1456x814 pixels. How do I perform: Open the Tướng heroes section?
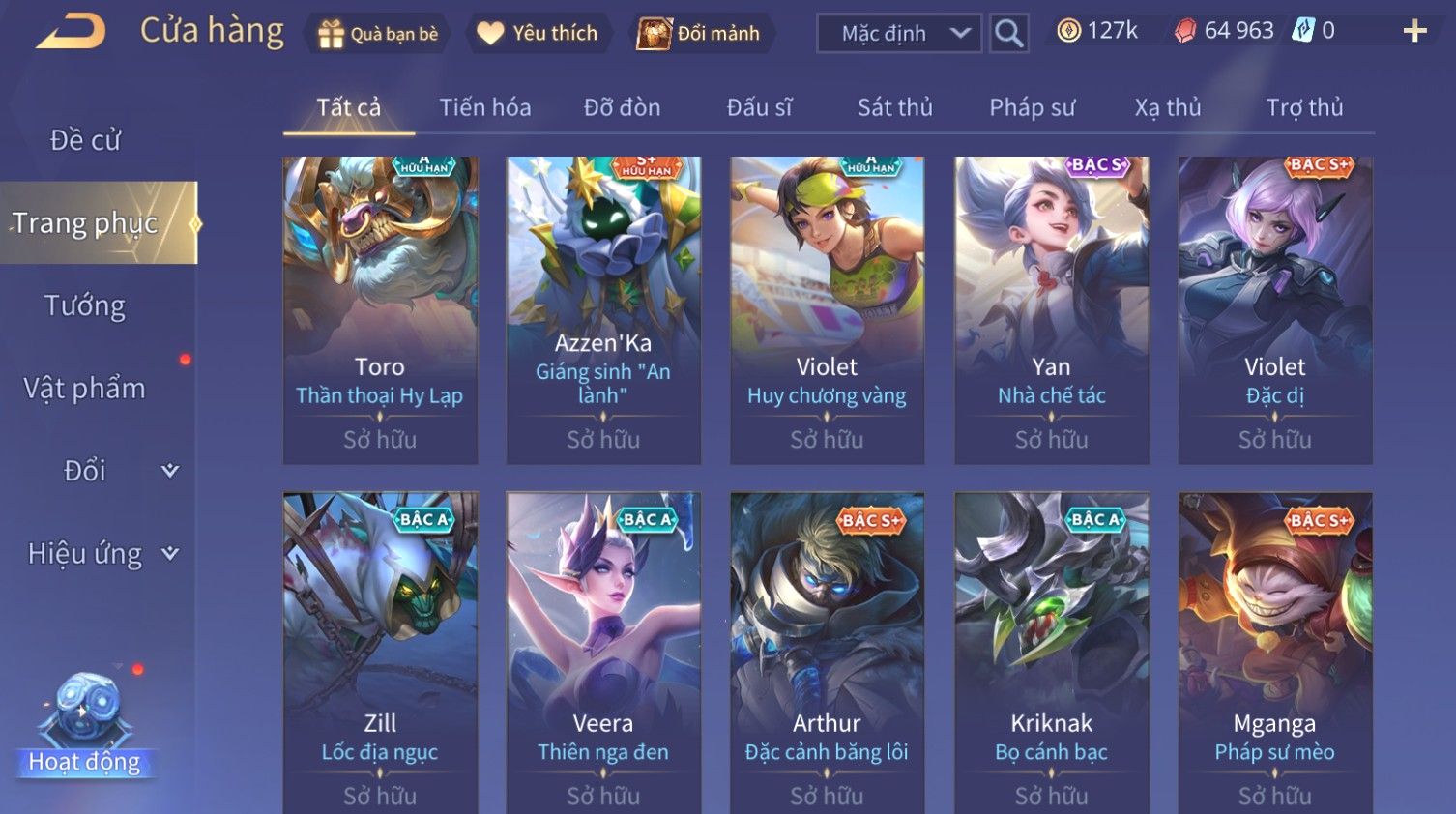pyautogui.click(x=85, y=305)
